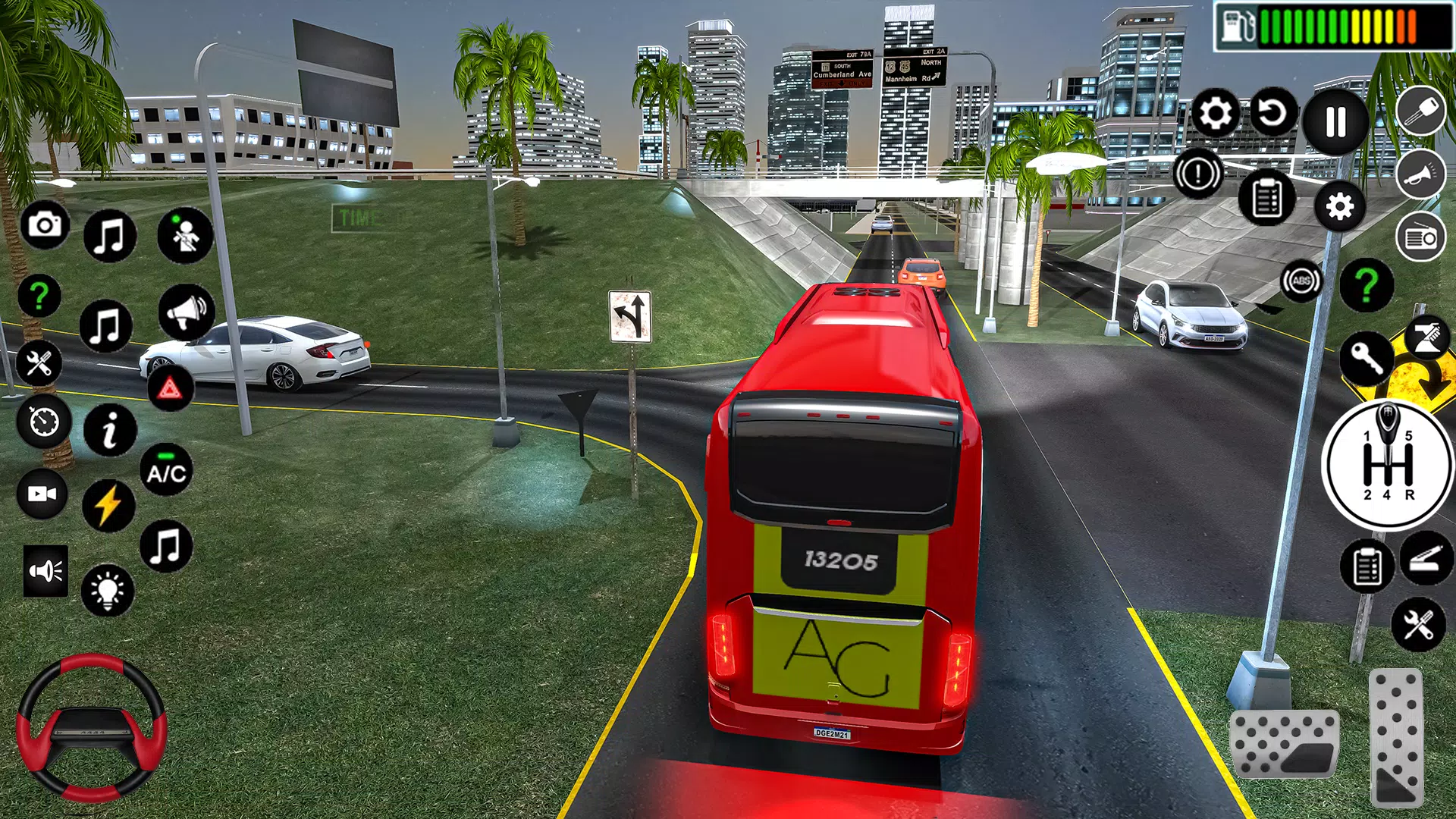Tap the wide brake pedal
1456x819 pixels.
click(x=1284, y=744)
